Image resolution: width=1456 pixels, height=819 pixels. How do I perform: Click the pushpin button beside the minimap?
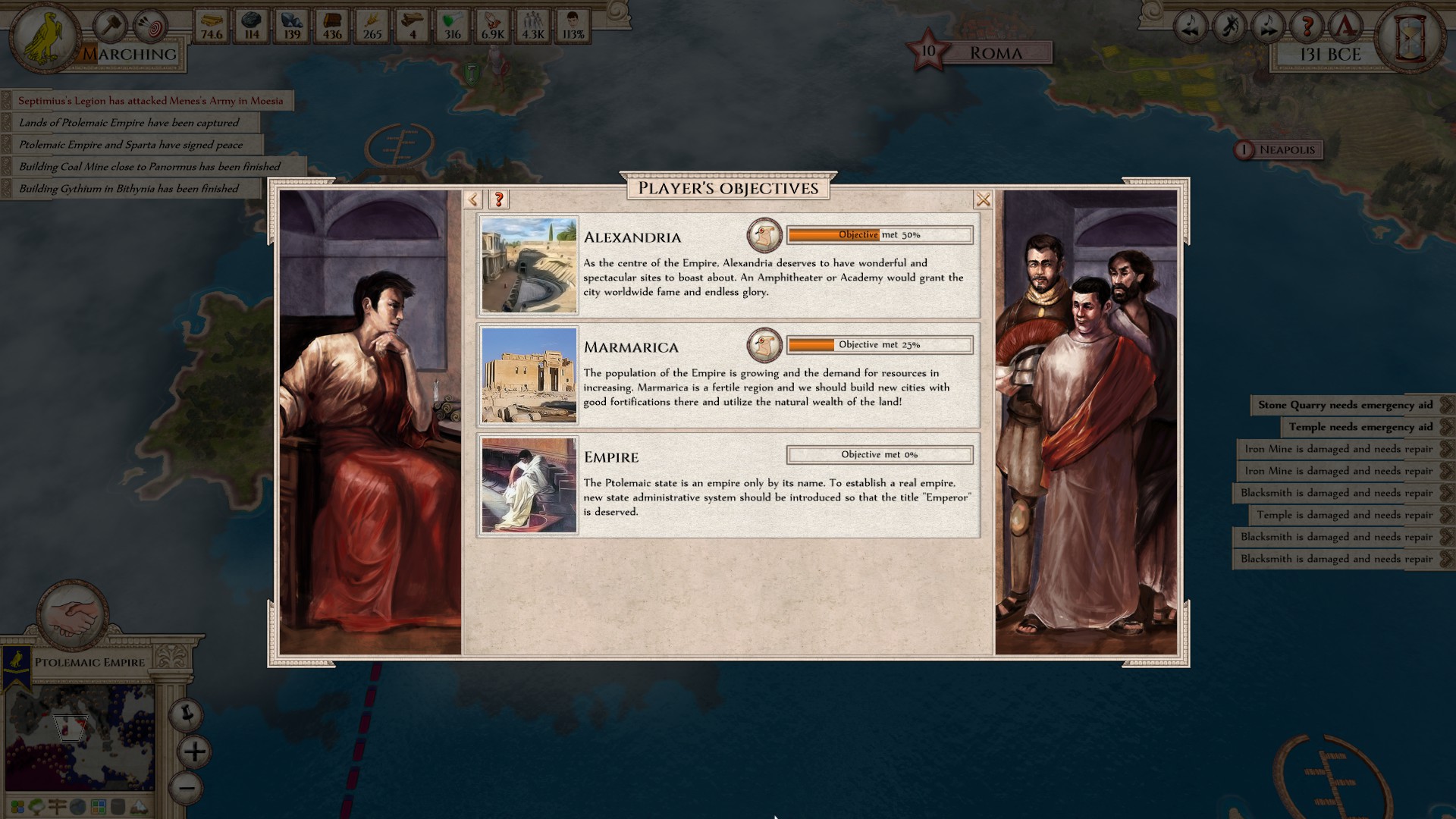click(186, 714)
